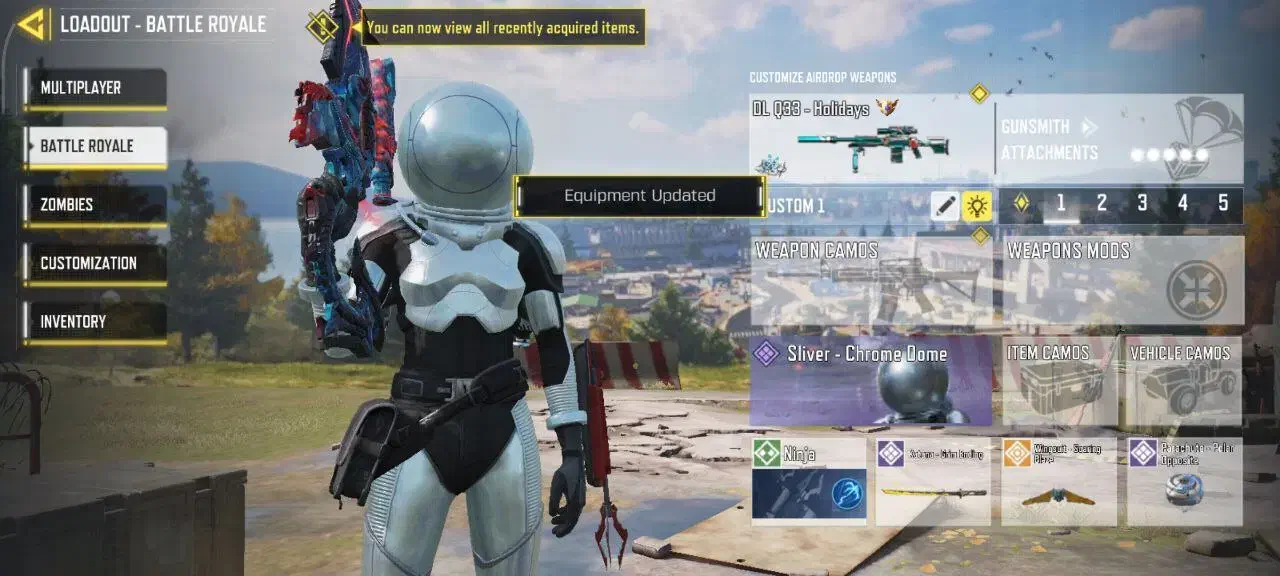Viewport: 1280px width, 576px height.
Task: Choose airdrop loadout slot 3
Action: (1142, 204)
